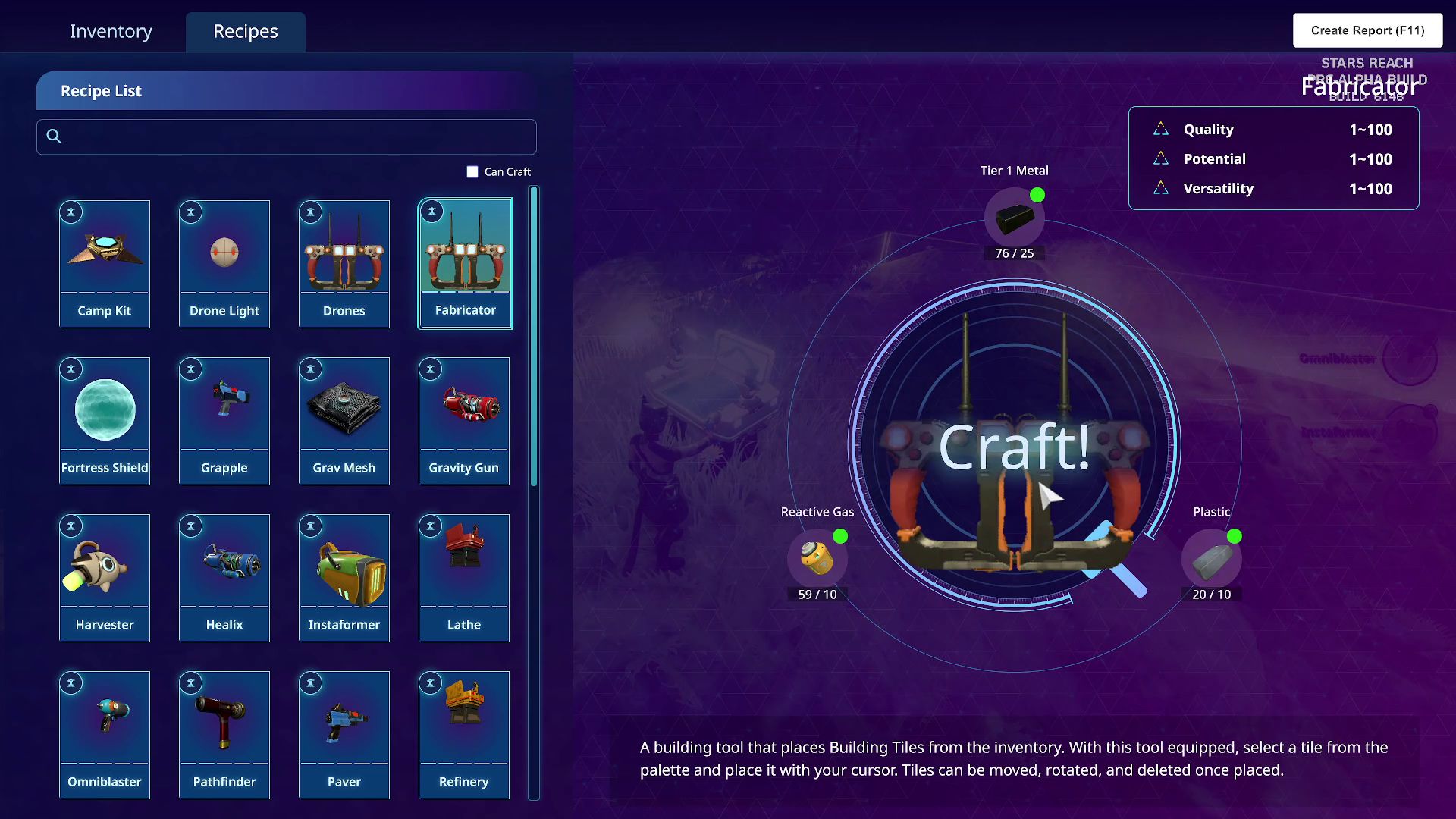Pick the Fortress Shield recipe
The height and width of the screenshot is (819, 1456).
(105, 421)
